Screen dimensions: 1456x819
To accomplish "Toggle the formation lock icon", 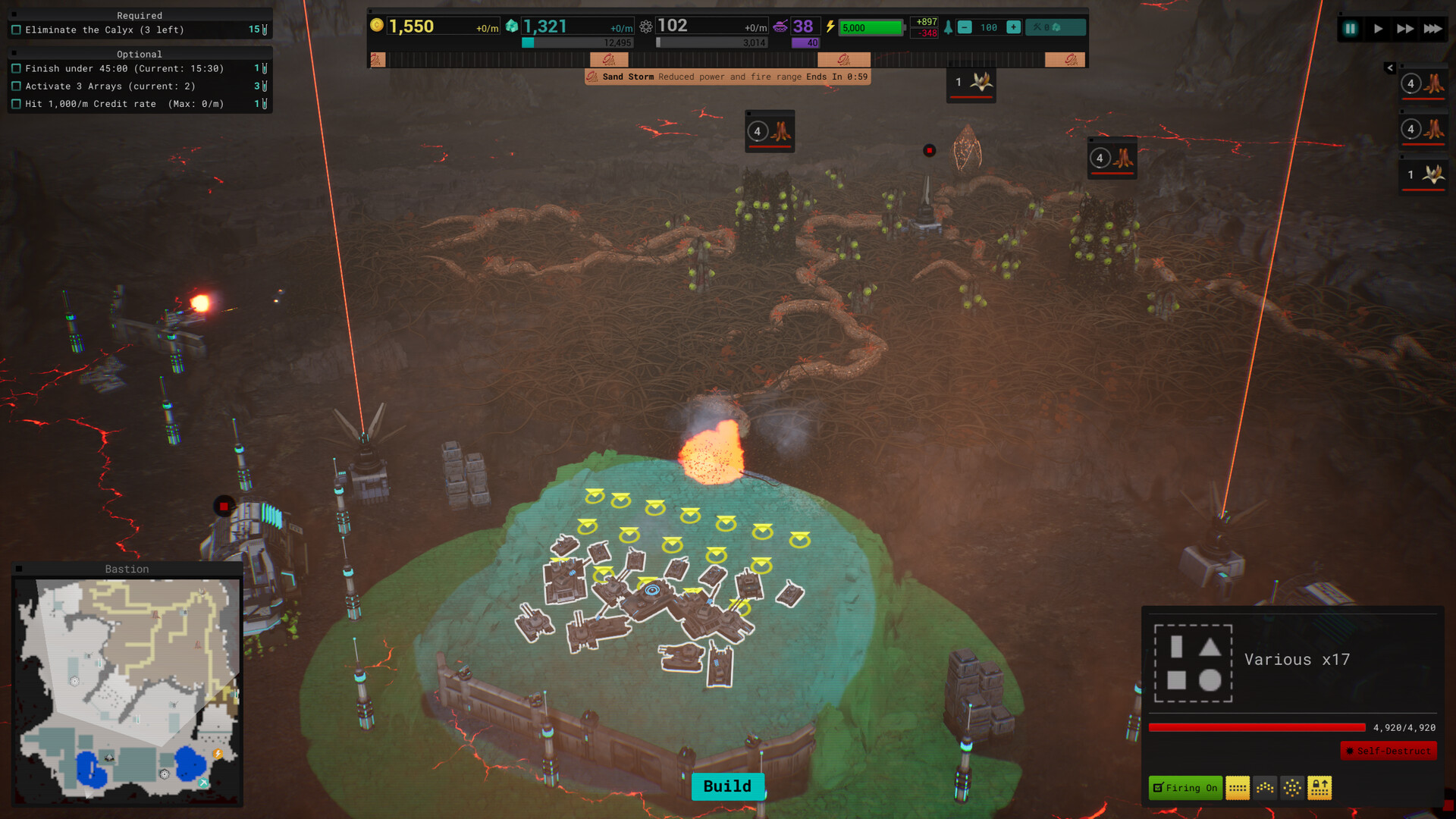I will coord(1319,788).
